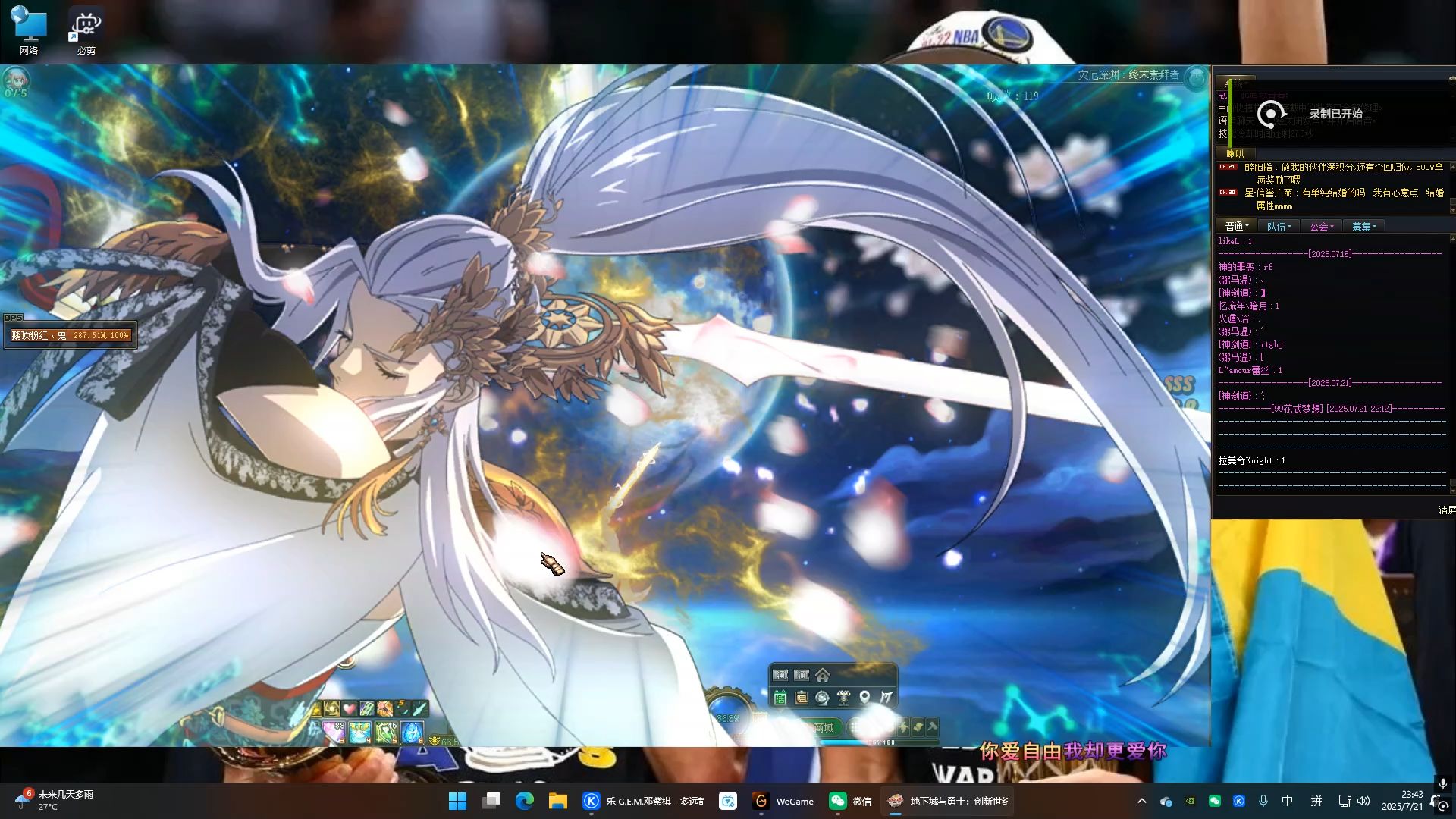
Task: Open the hammer icon in bottom bar
Action: click(x=932, y=727)
